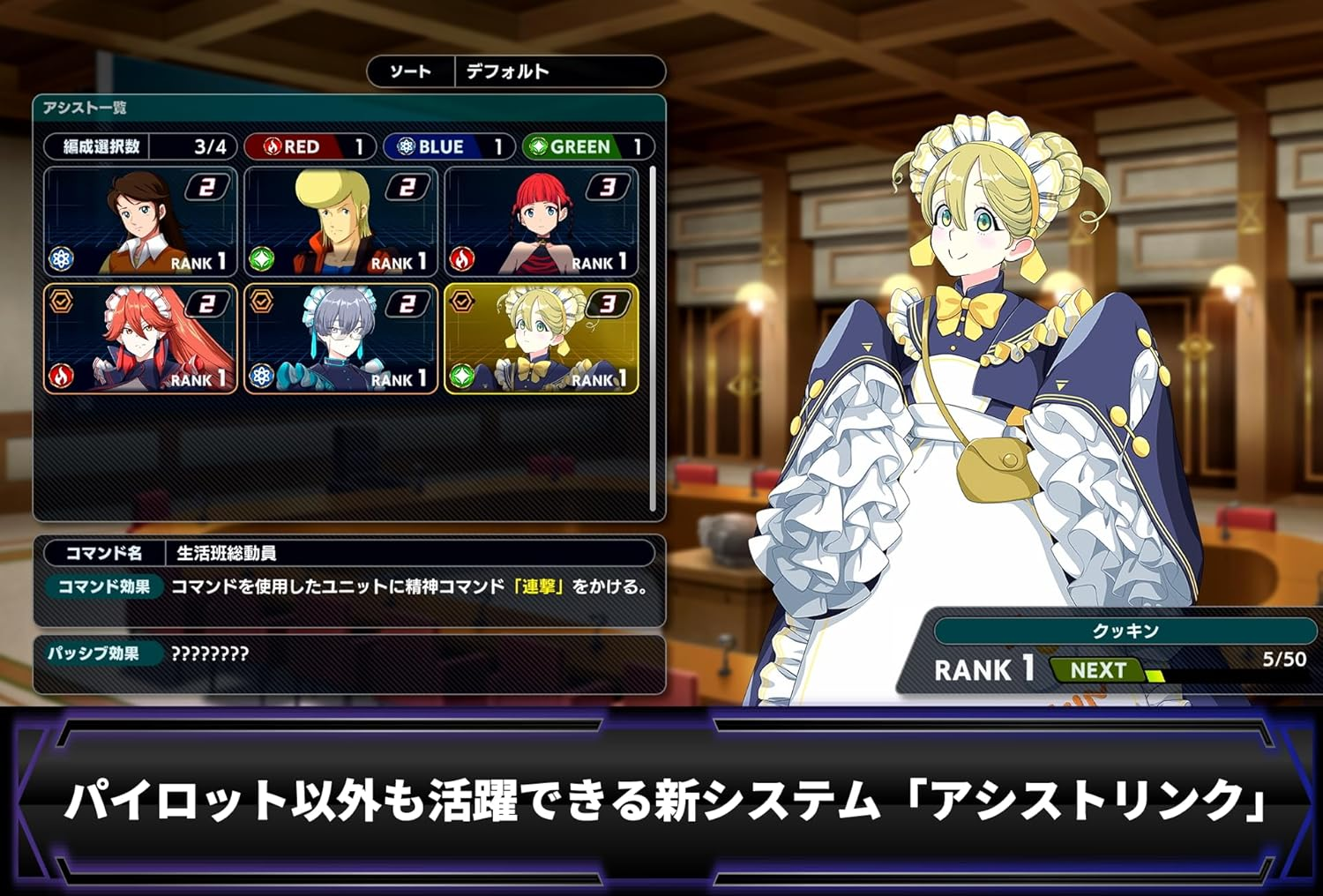The height and width of the screenshot is (896, 1323).
Task: Click the RED flame icon in the filter bar
Action: click(275, 147)
